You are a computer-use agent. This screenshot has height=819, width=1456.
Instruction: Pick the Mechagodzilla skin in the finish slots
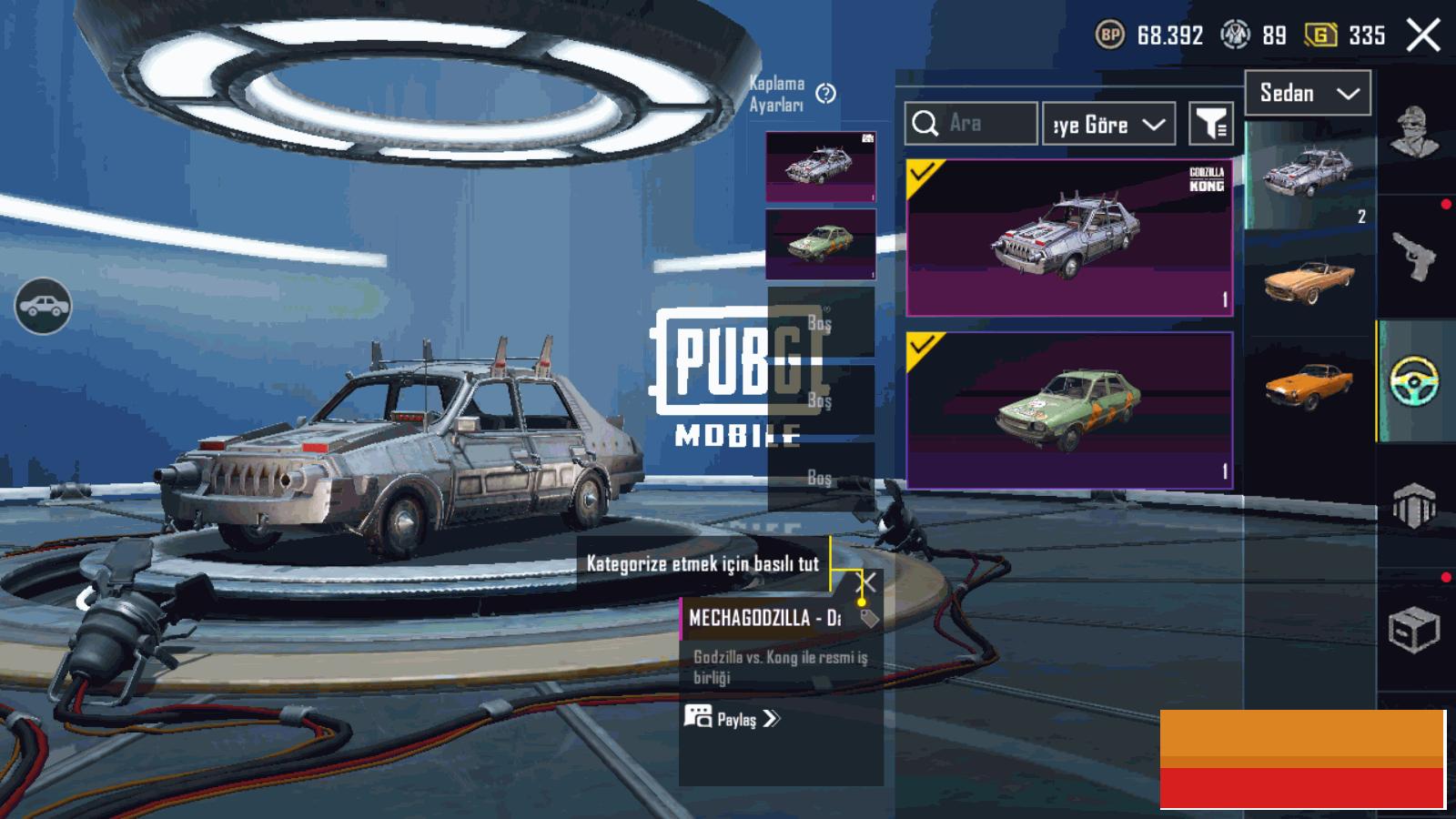(820, 167)
